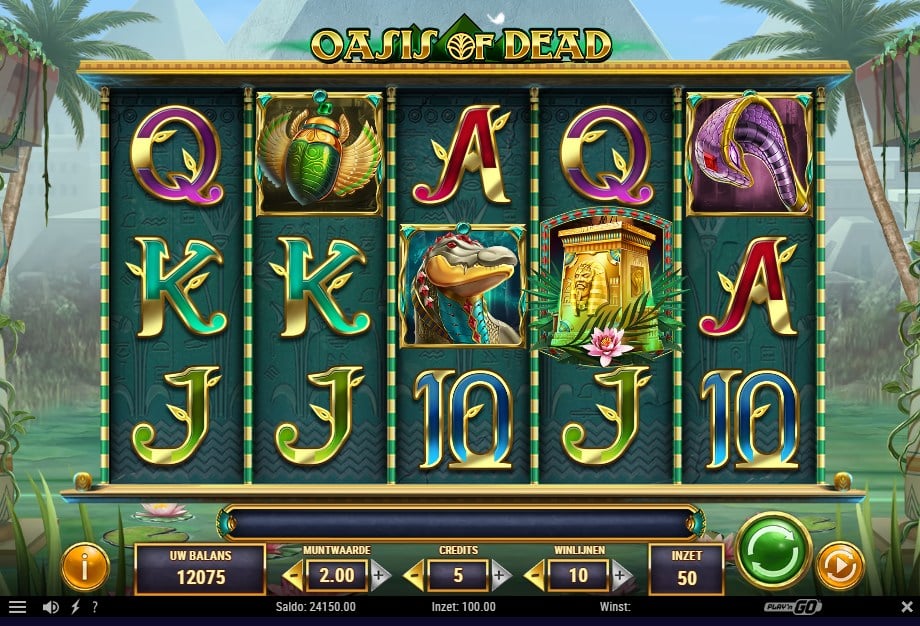The height and width of the screenshot is (626, 920).
Task: Open help with the question mark icon
Action: pos(94,607)
